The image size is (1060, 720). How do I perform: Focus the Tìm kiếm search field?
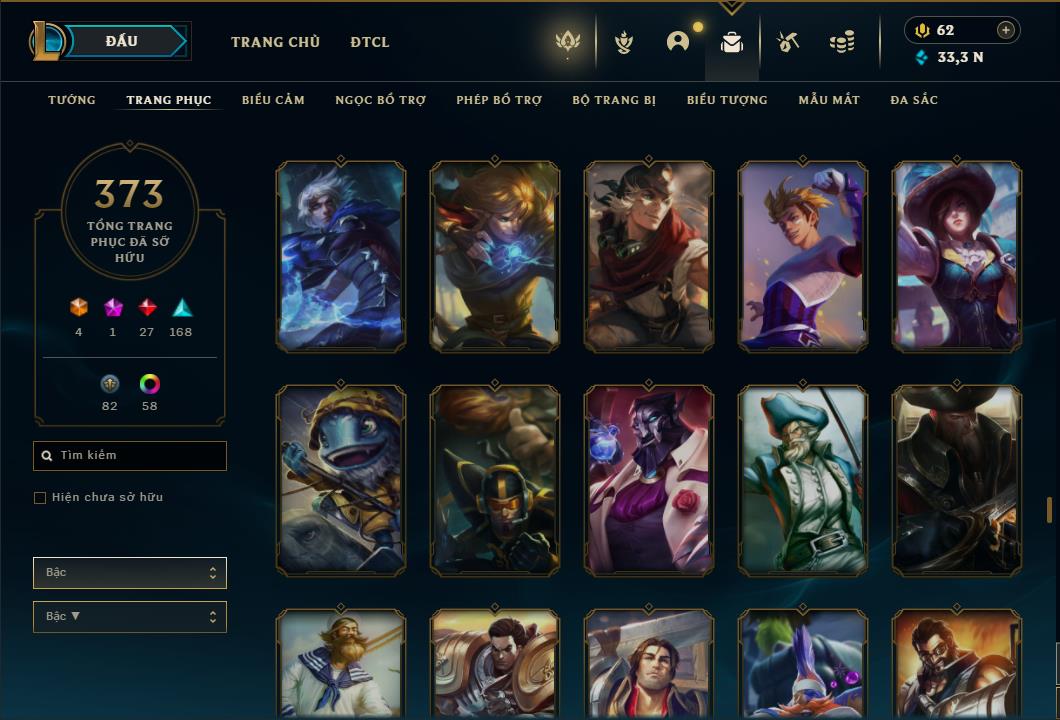pos(135,456)
